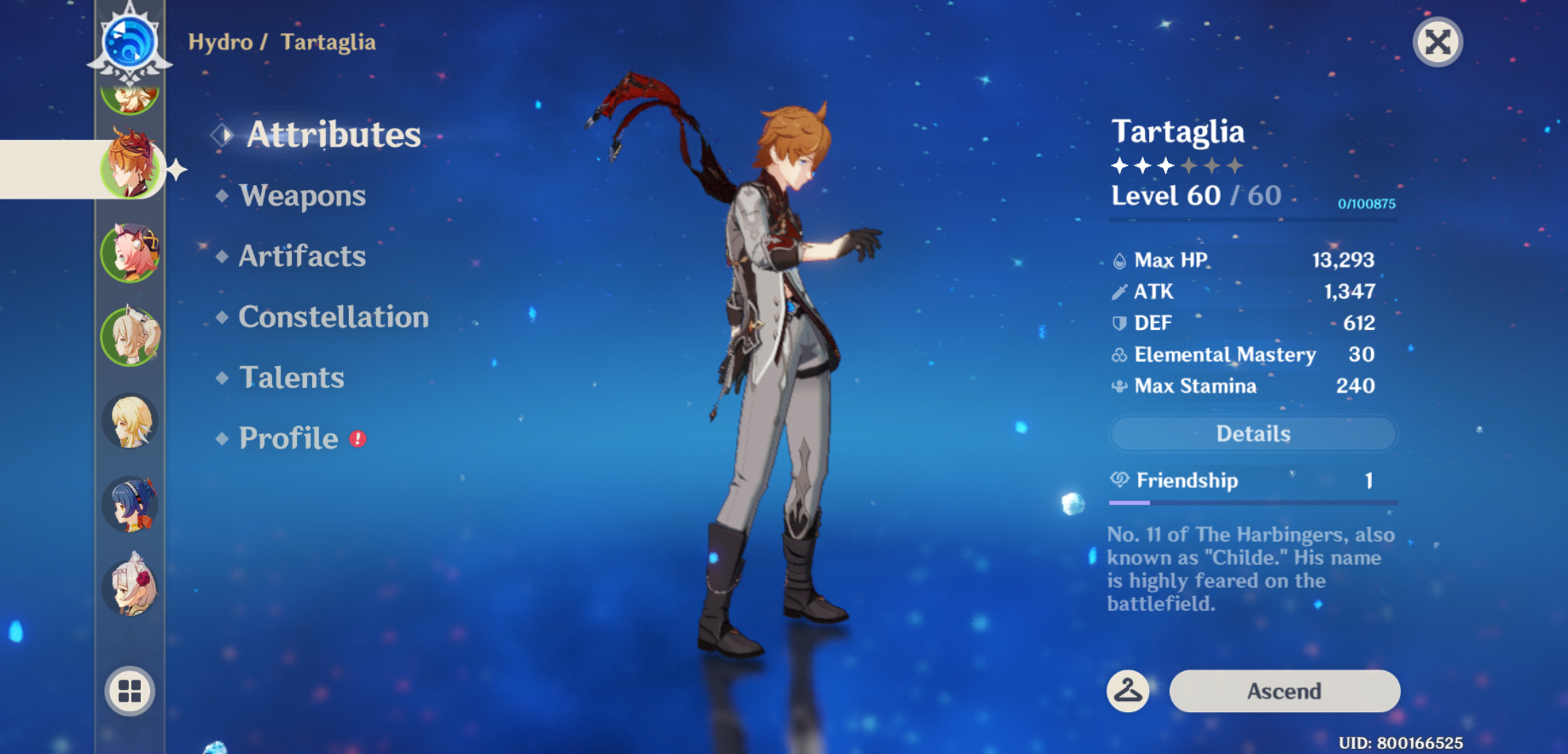The height and width of the screenshot is (754, 1568).
Task: Open the Talents section
Action: coord(292,377)
